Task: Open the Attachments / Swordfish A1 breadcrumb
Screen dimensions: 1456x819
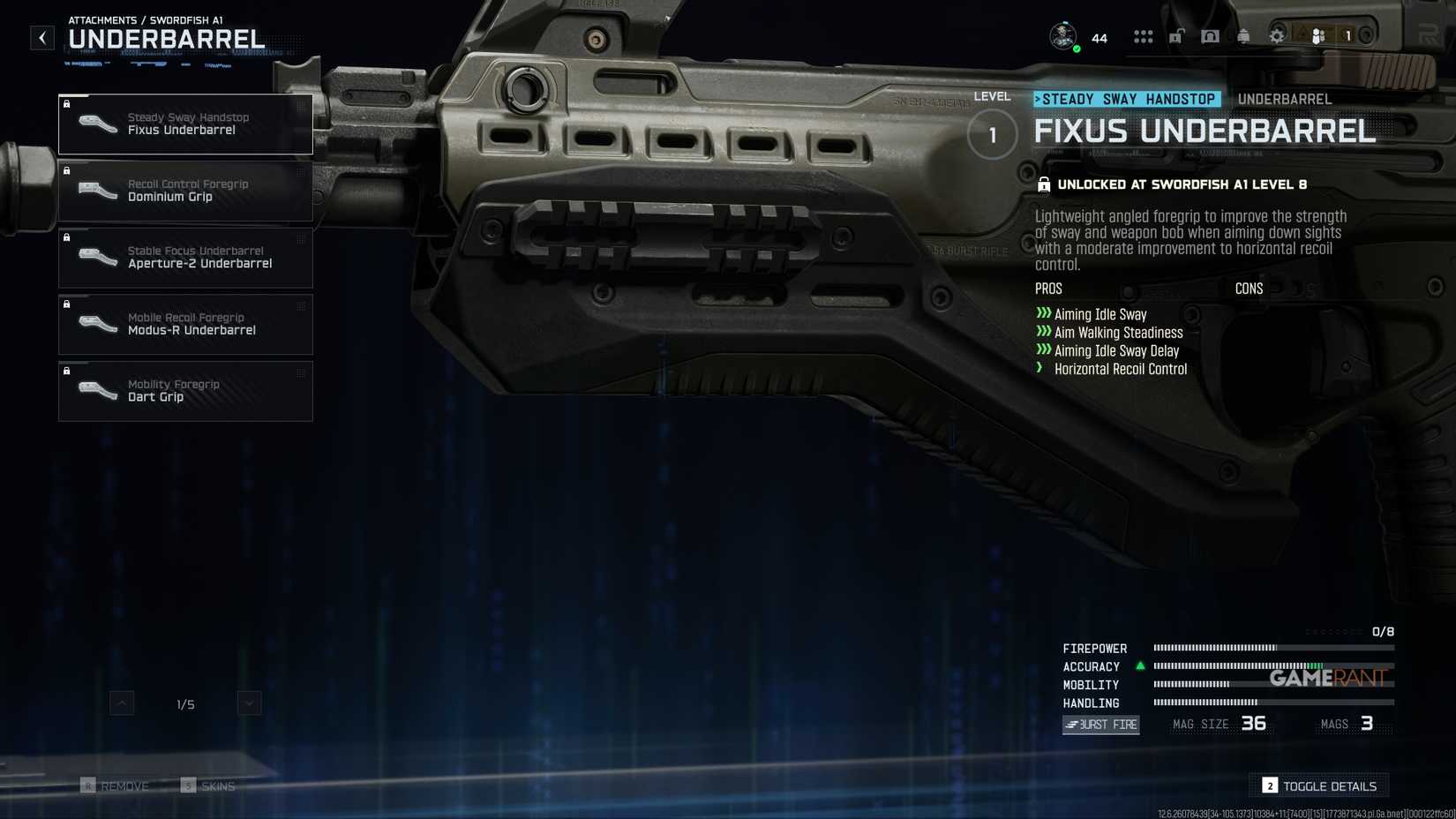Action: click(x=146, y=19)
